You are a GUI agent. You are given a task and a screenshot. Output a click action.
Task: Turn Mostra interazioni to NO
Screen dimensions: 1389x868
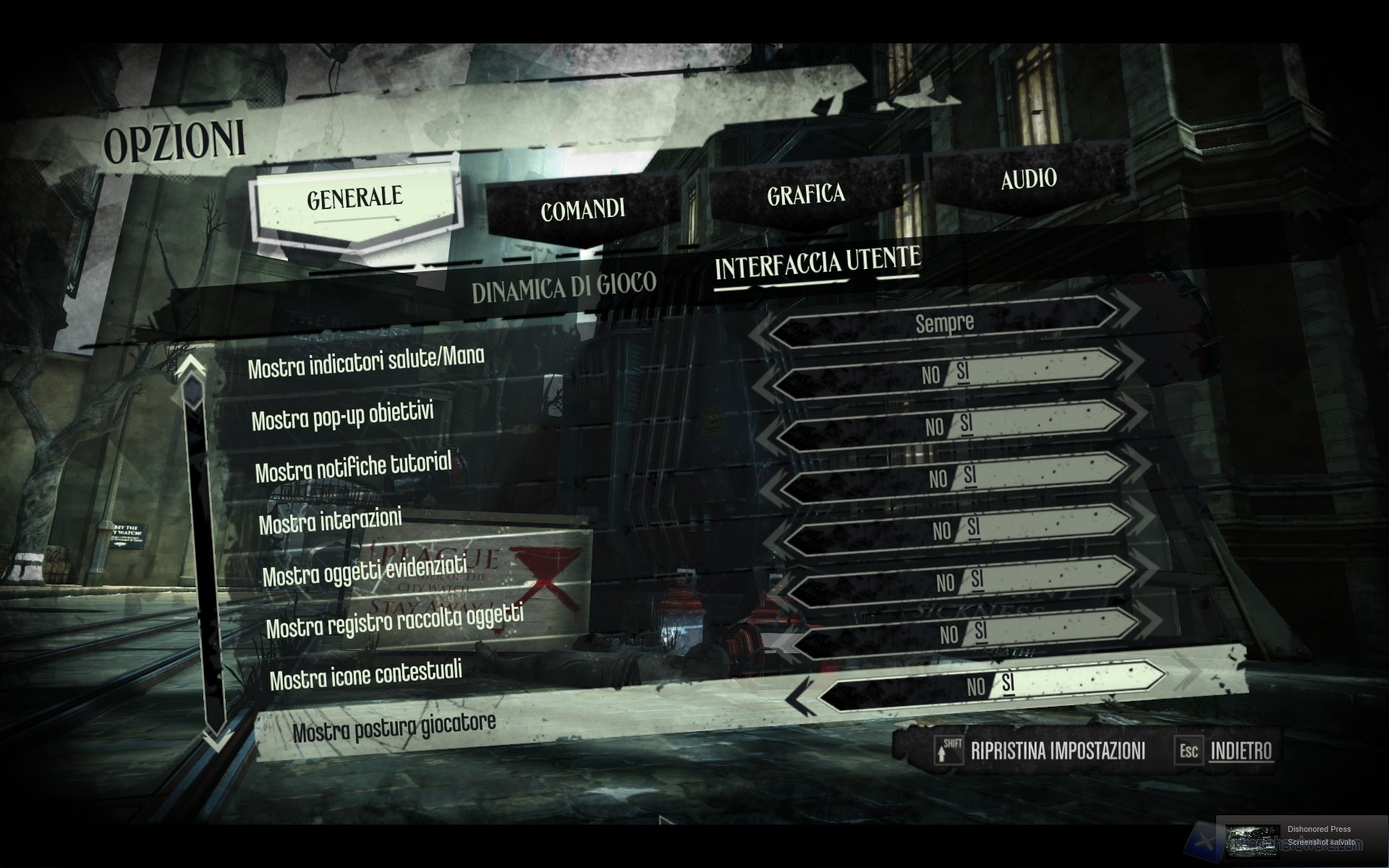[x=938, y=479]
